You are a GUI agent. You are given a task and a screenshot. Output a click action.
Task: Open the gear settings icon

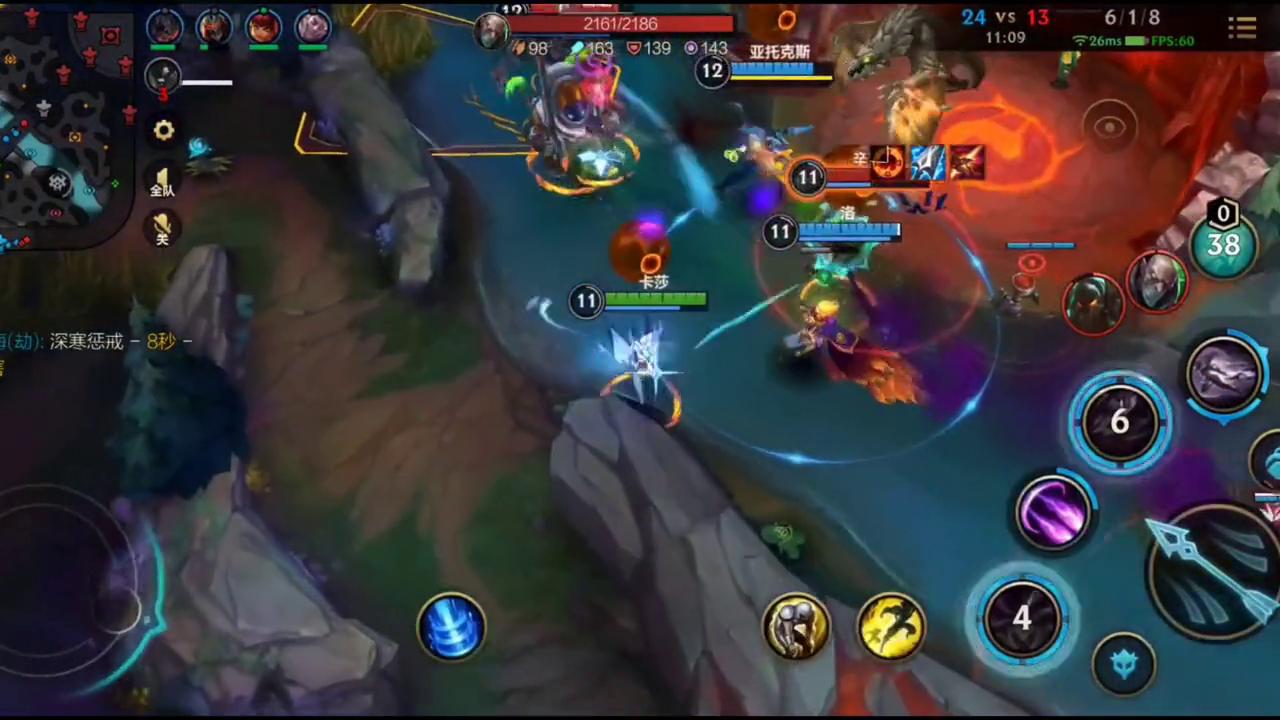(x=163, y=131)
